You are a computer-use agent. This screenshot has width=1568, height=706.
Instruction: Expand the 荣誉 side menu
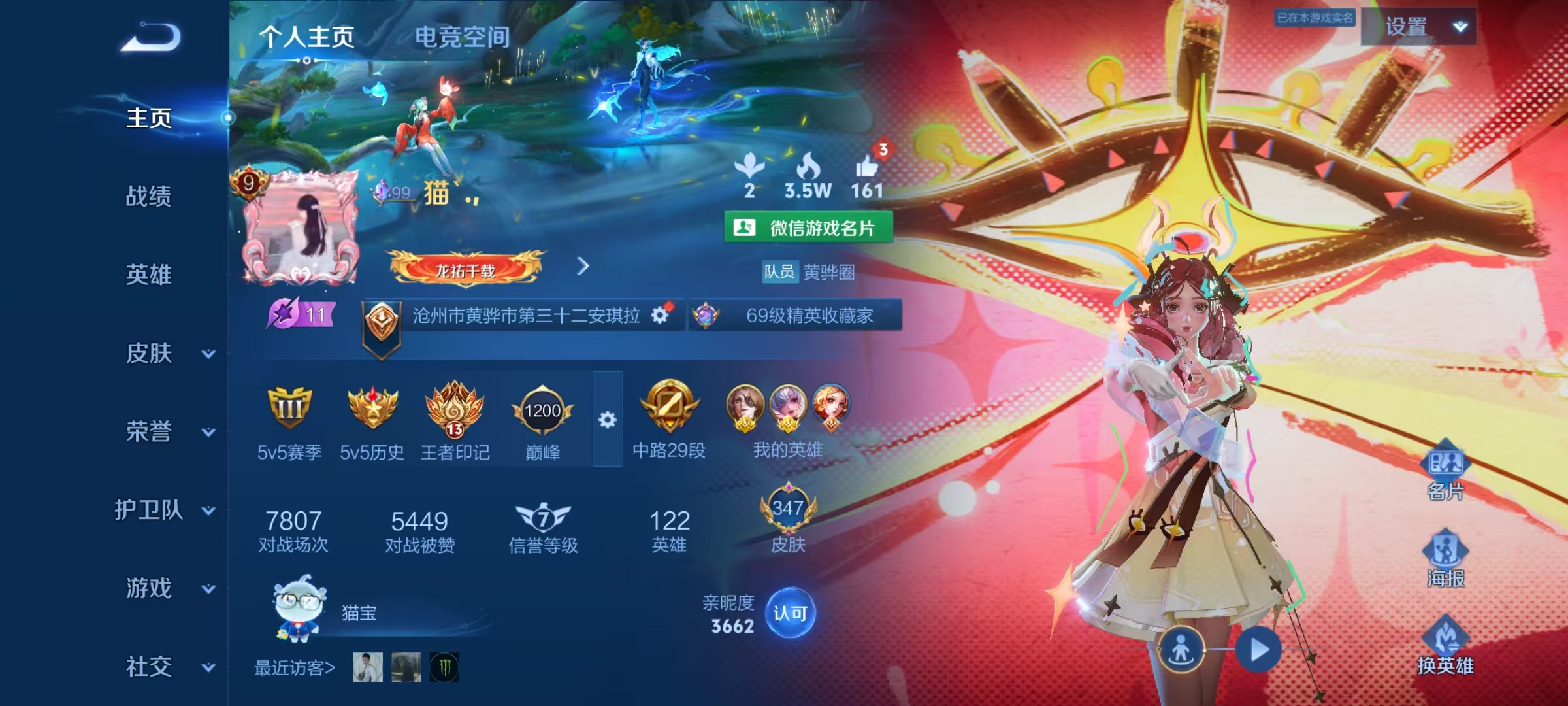click(x=208, y=432)
